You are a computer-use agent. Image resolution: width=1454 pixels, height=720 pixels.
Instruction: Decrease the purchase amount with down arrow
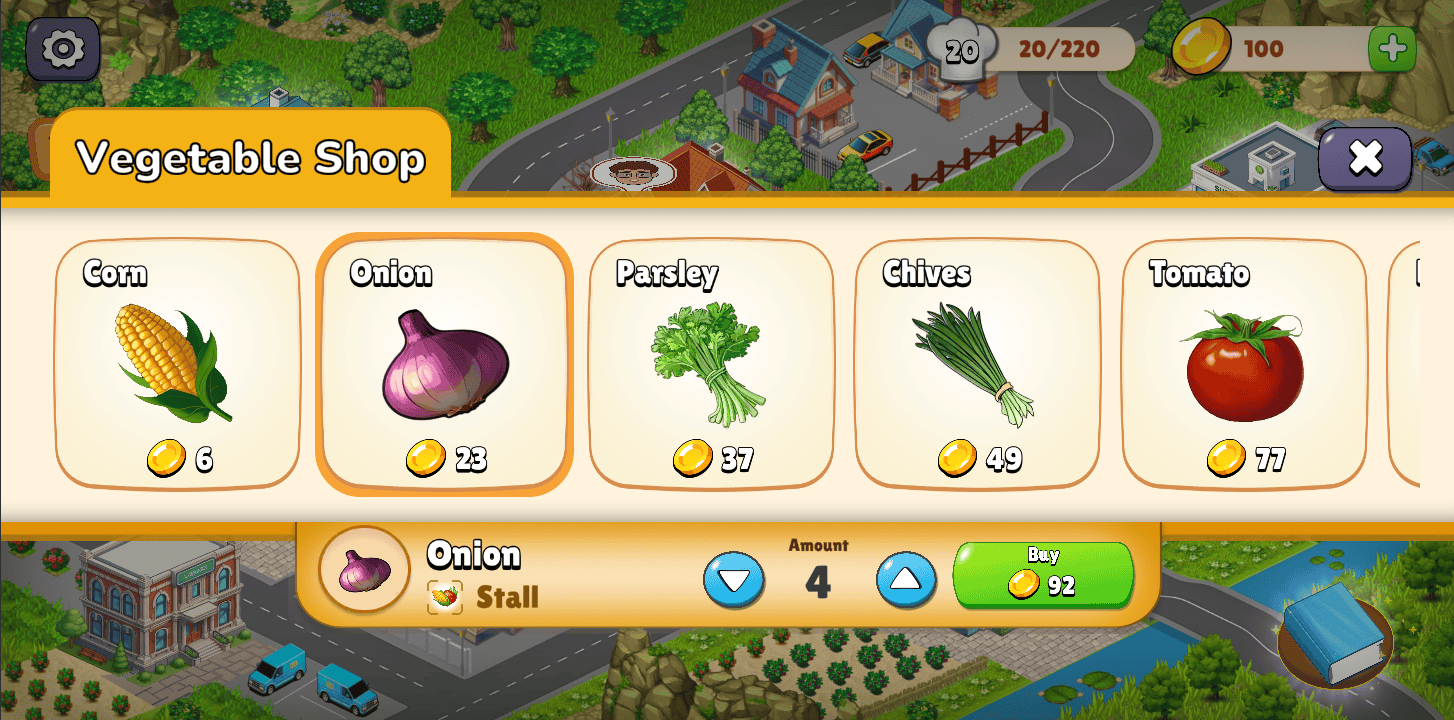[734, 580]
